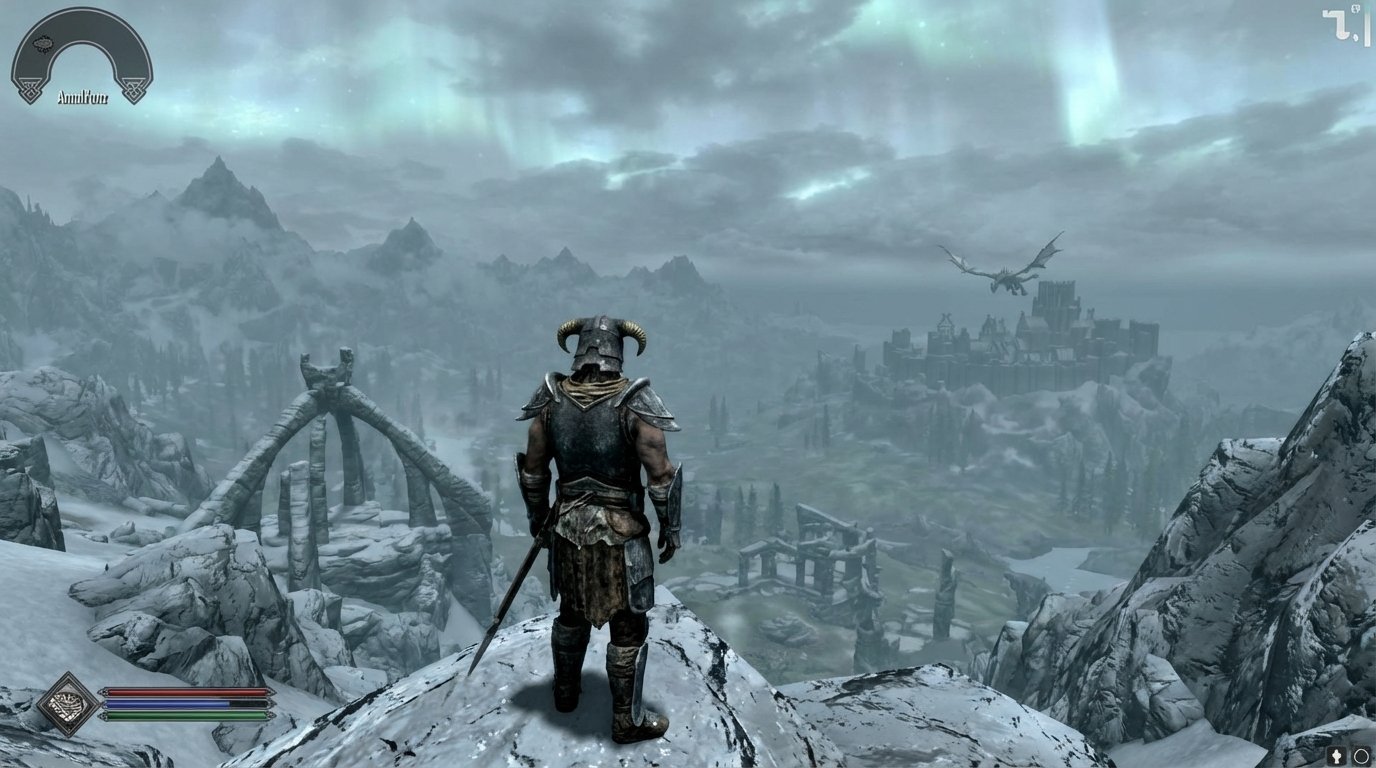This screenshot has width=1376, height=768.
Task: Click the blue magicka bar
Action: [x=185, y=706]
